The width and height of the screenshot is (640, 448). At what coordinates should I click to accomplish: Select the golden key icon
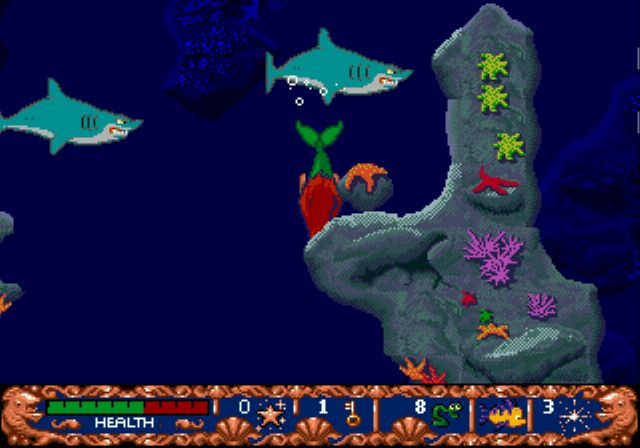351,414
